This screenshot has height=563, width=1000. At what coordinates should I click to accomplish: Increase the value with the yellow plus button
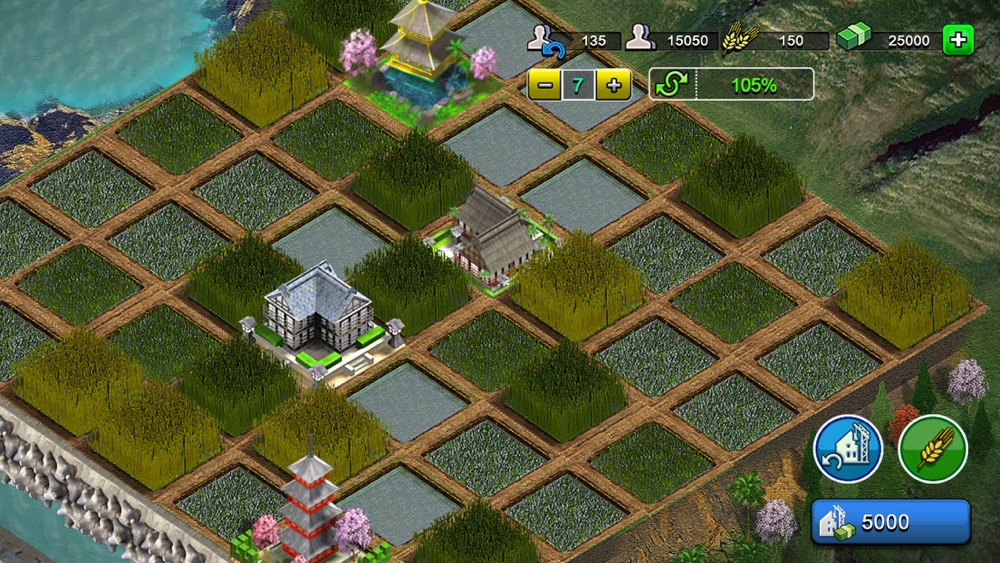(x=612, y=85)
